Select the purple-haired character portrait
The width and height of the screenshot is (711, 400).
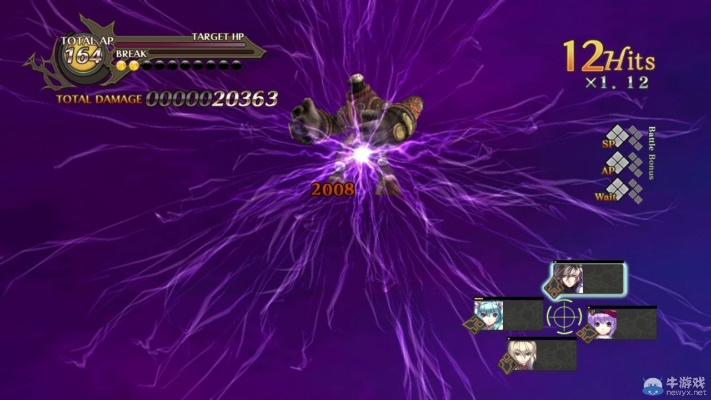(x=603, y=323)
